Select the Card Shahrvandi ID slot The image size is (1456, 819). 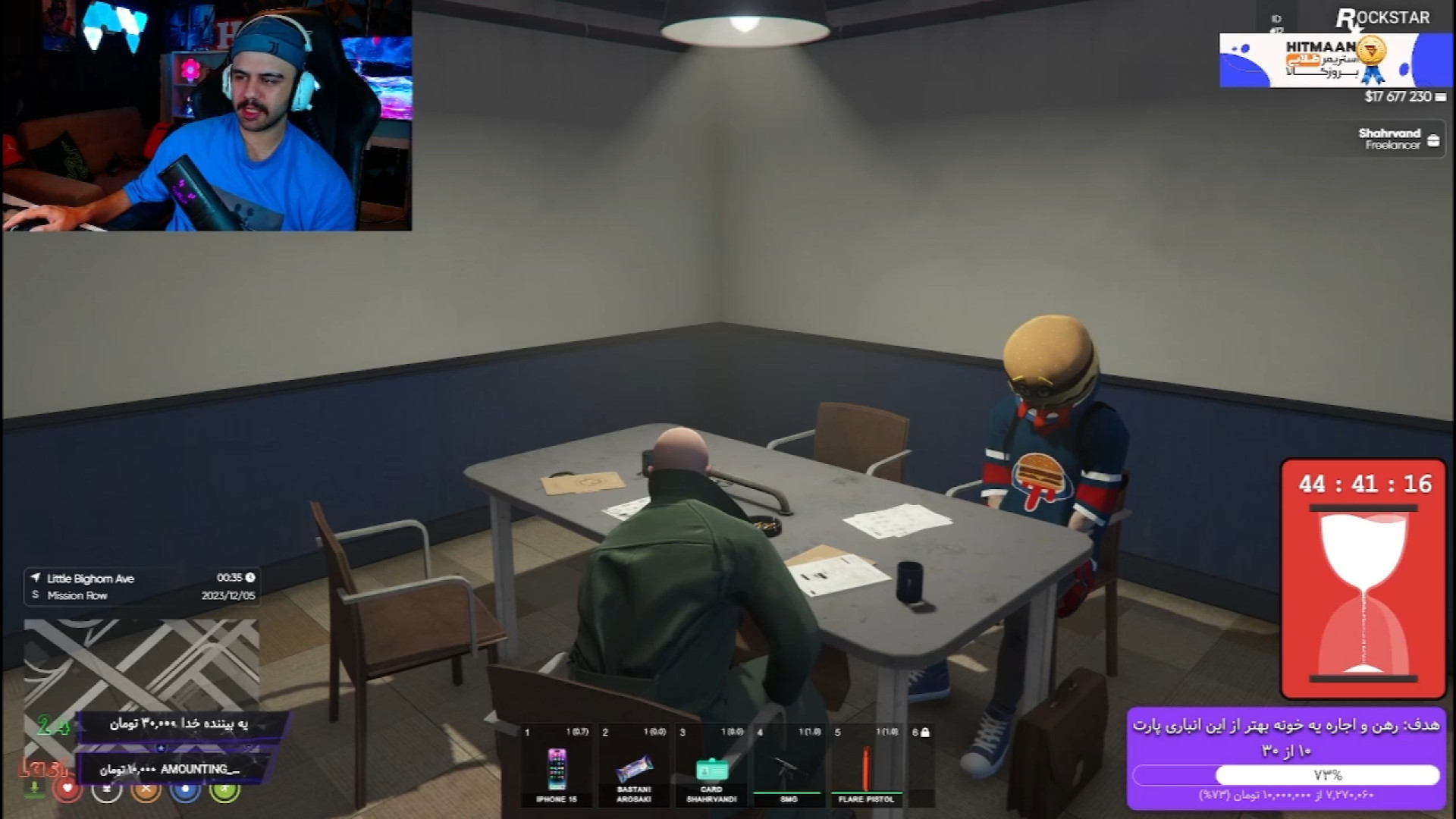[711, 767]
